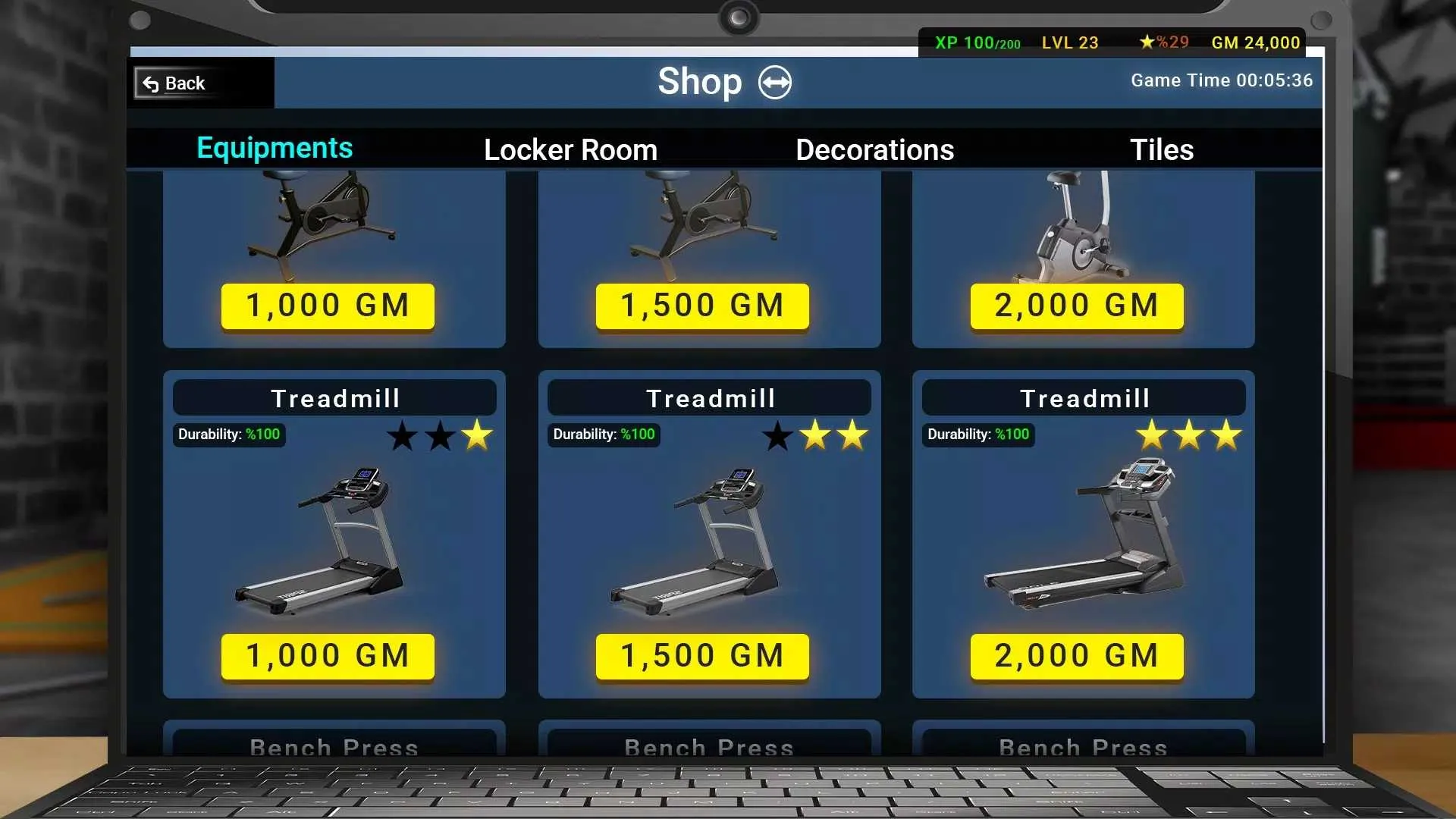Toggle Durability %100 on middle Treadmill
The height and width of the screenshot is (819, 1456).
pos(602,435)
